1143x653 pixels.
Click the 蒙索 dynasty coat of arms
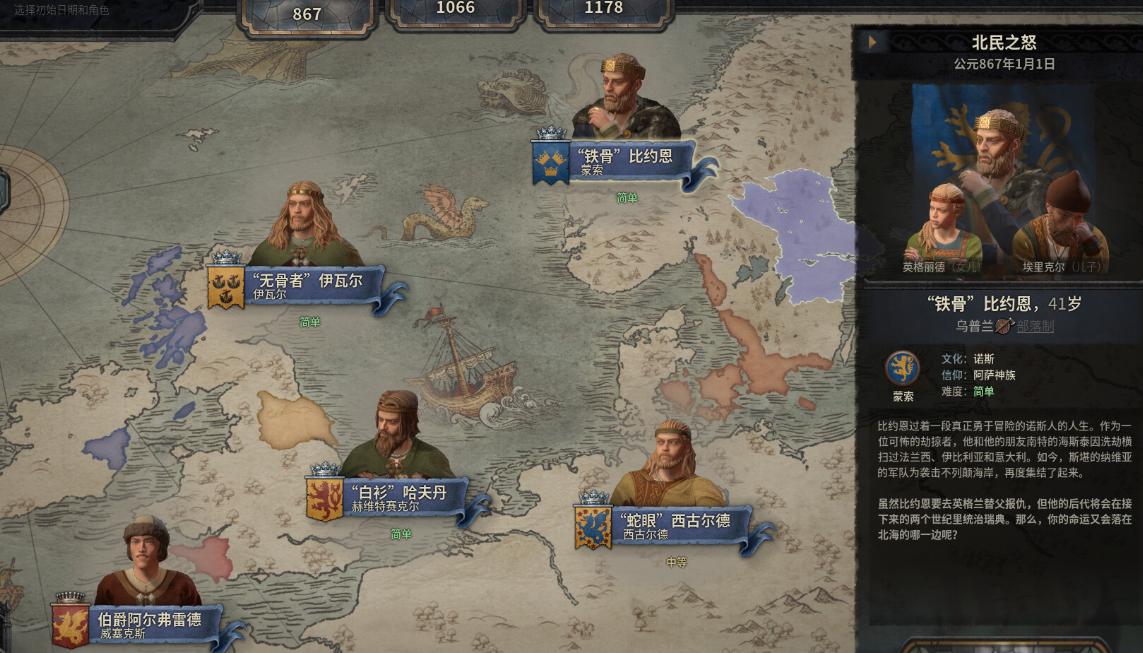coord(903,368)
